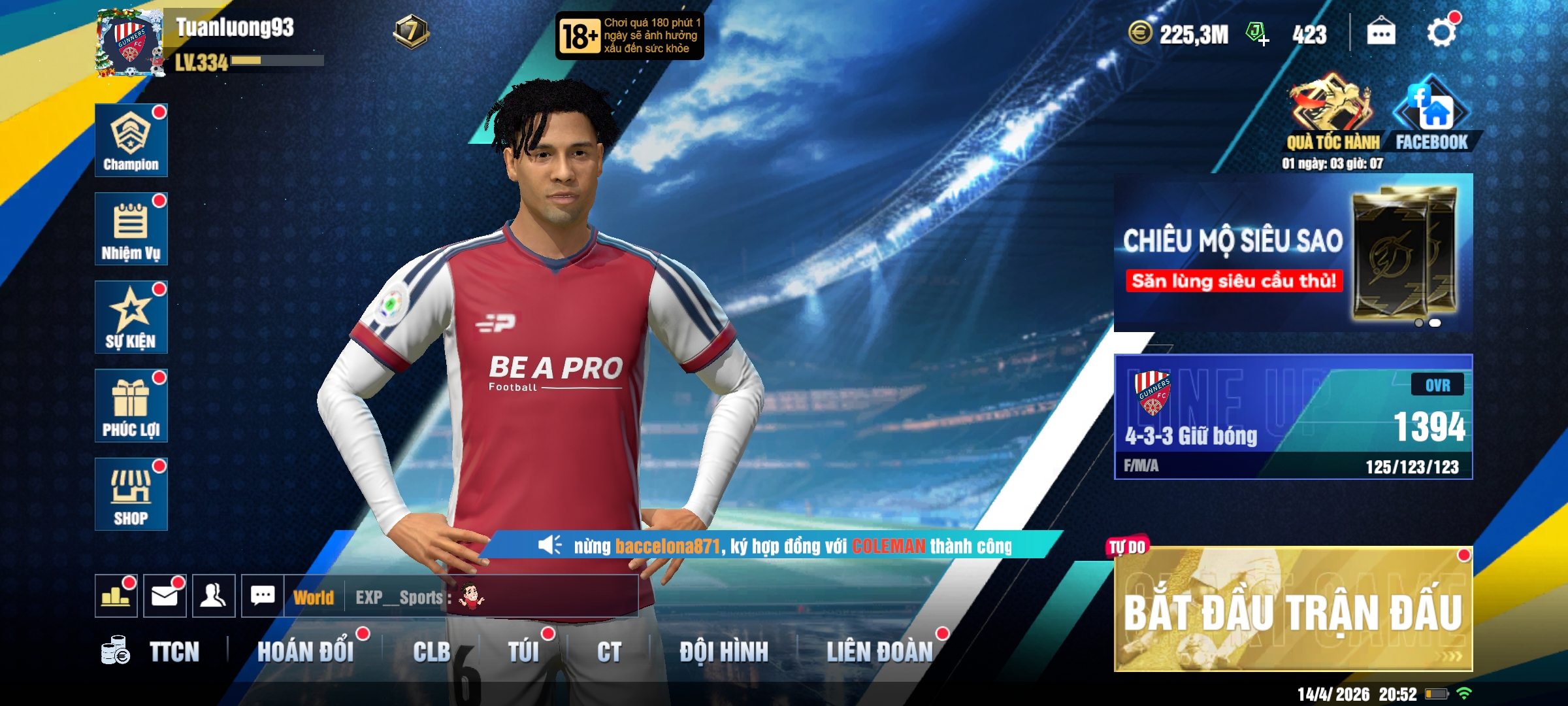This screenshot has width=1568, height=706.
Task: Open the Champion menu
Action: tap(131, 140)
